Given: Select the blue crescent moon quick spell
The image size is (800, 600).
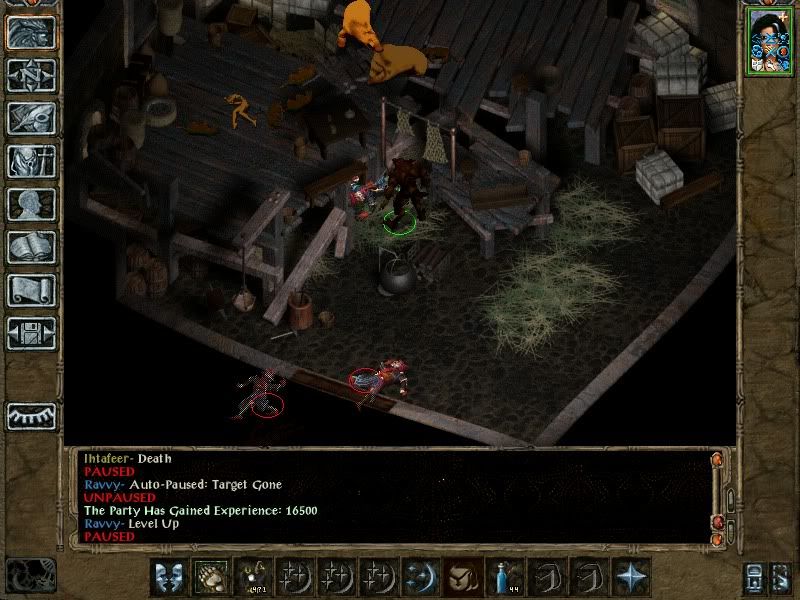Looking at the screenshot, I should point(421,579).
